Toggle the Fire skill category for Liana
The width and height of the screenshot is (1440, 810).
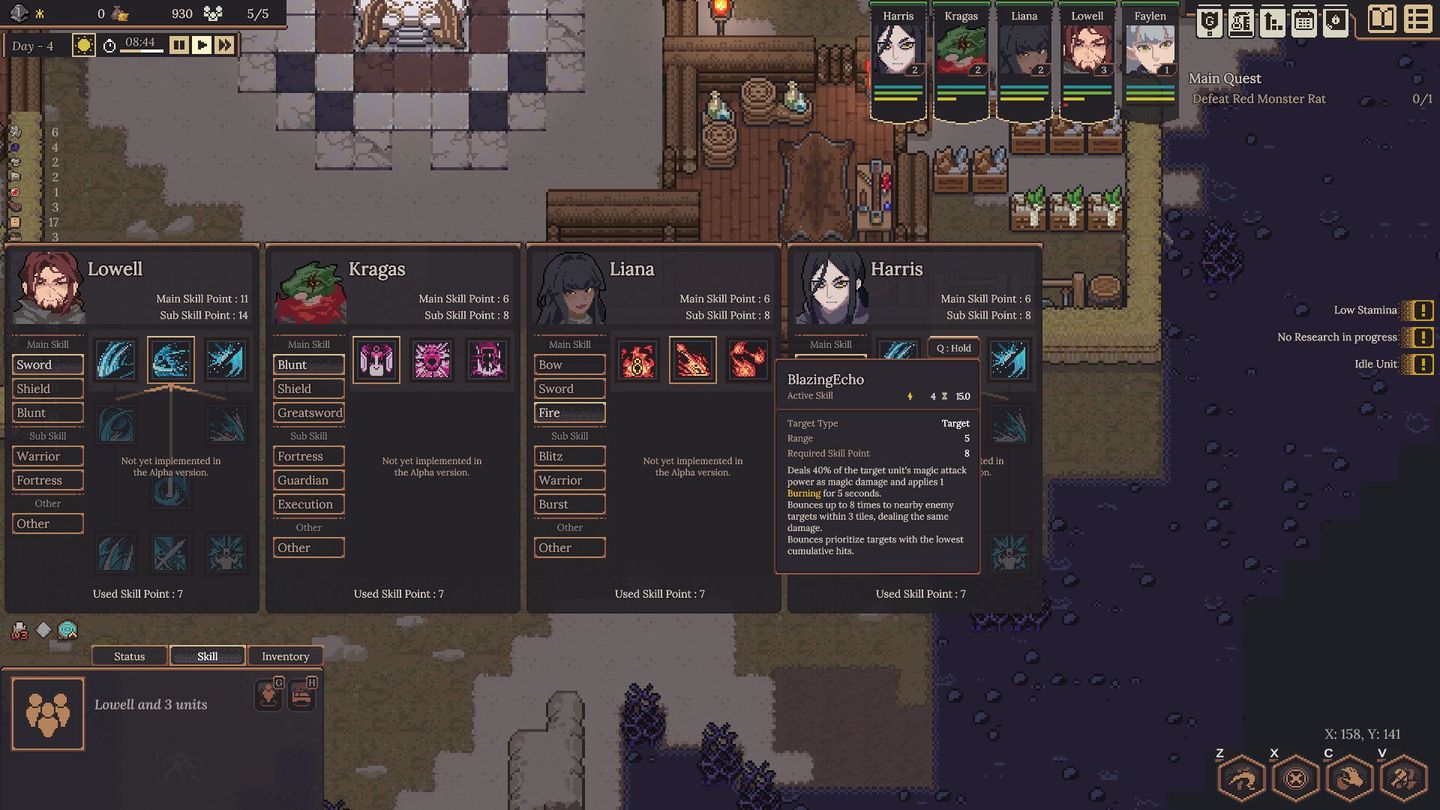[x=569, y=412]
